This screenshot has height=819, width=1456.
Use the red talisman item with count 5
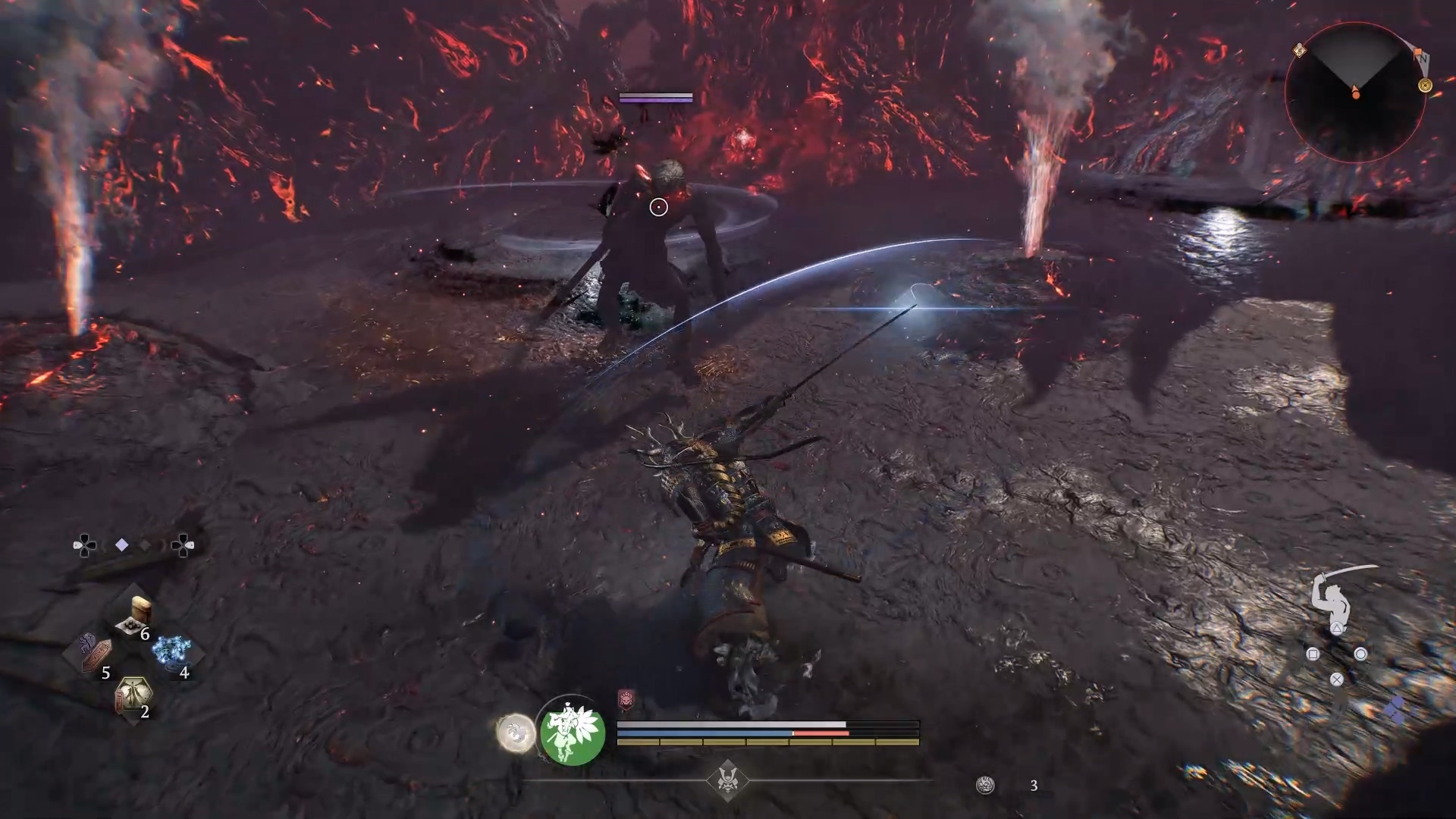tap(96, 654)
